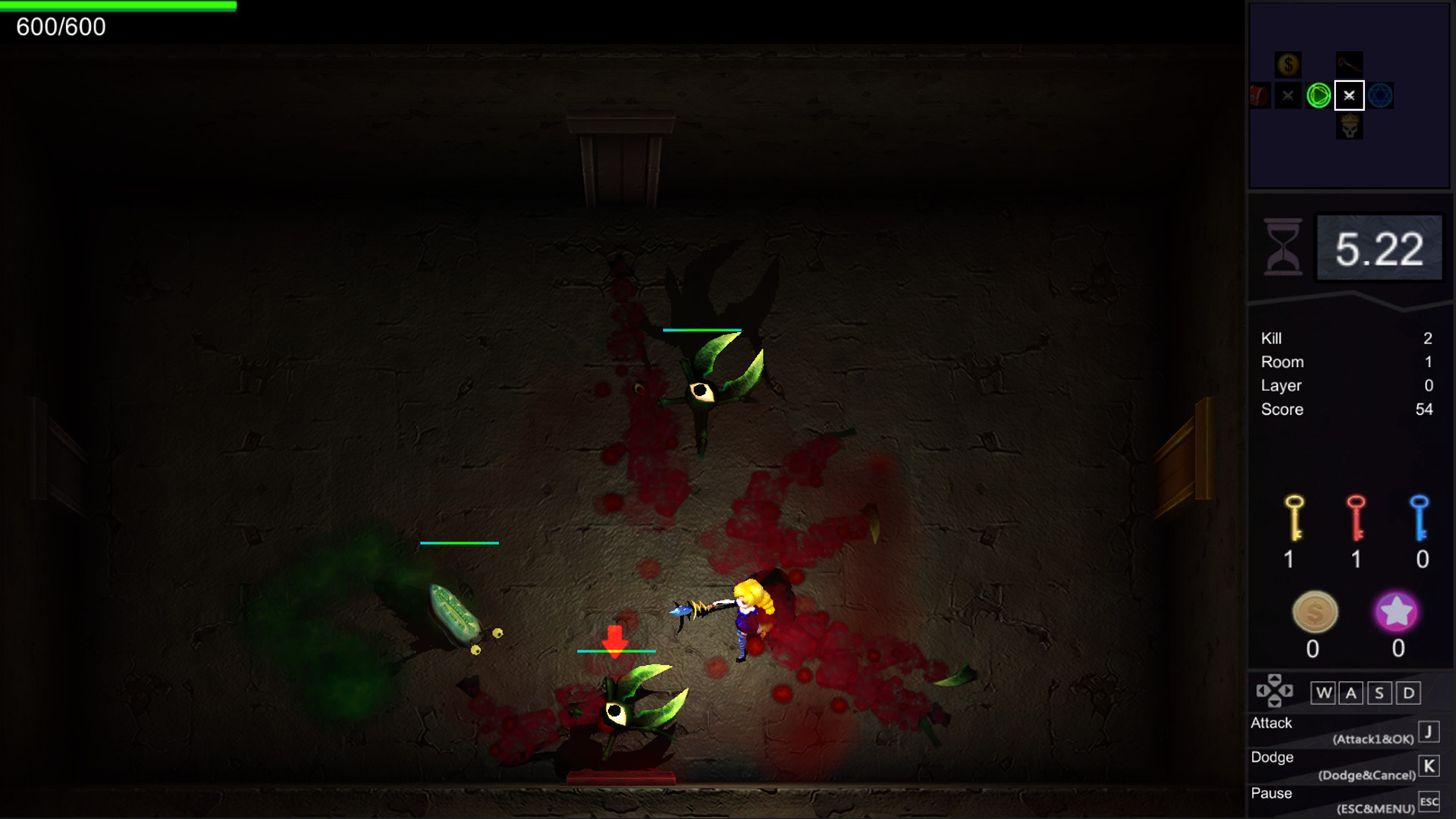
Task: Click the staff room icon on minimap
Action: (1349, 64)
